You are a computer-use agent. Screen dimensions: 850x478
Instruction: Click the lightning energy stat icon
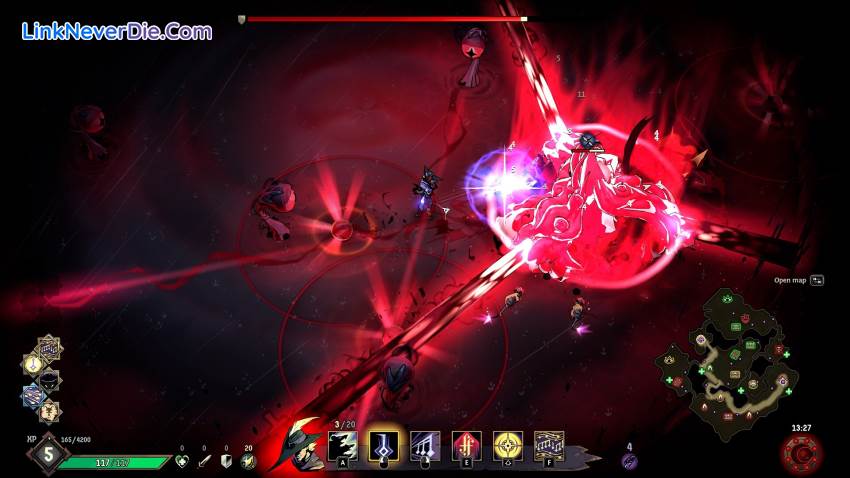click(x=248, y=461)
